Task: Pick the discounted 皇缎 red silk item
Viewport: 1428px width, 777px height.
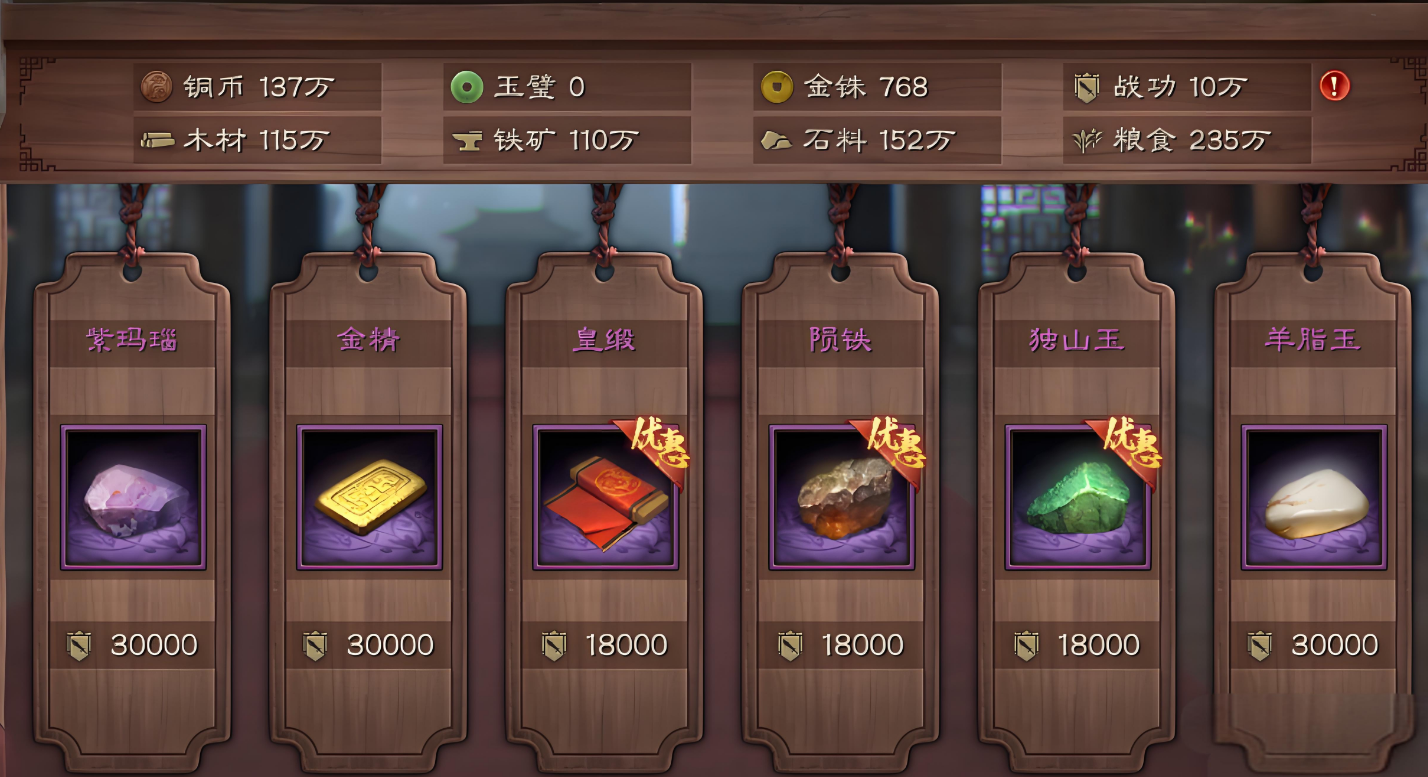Action: coord(605,497)
